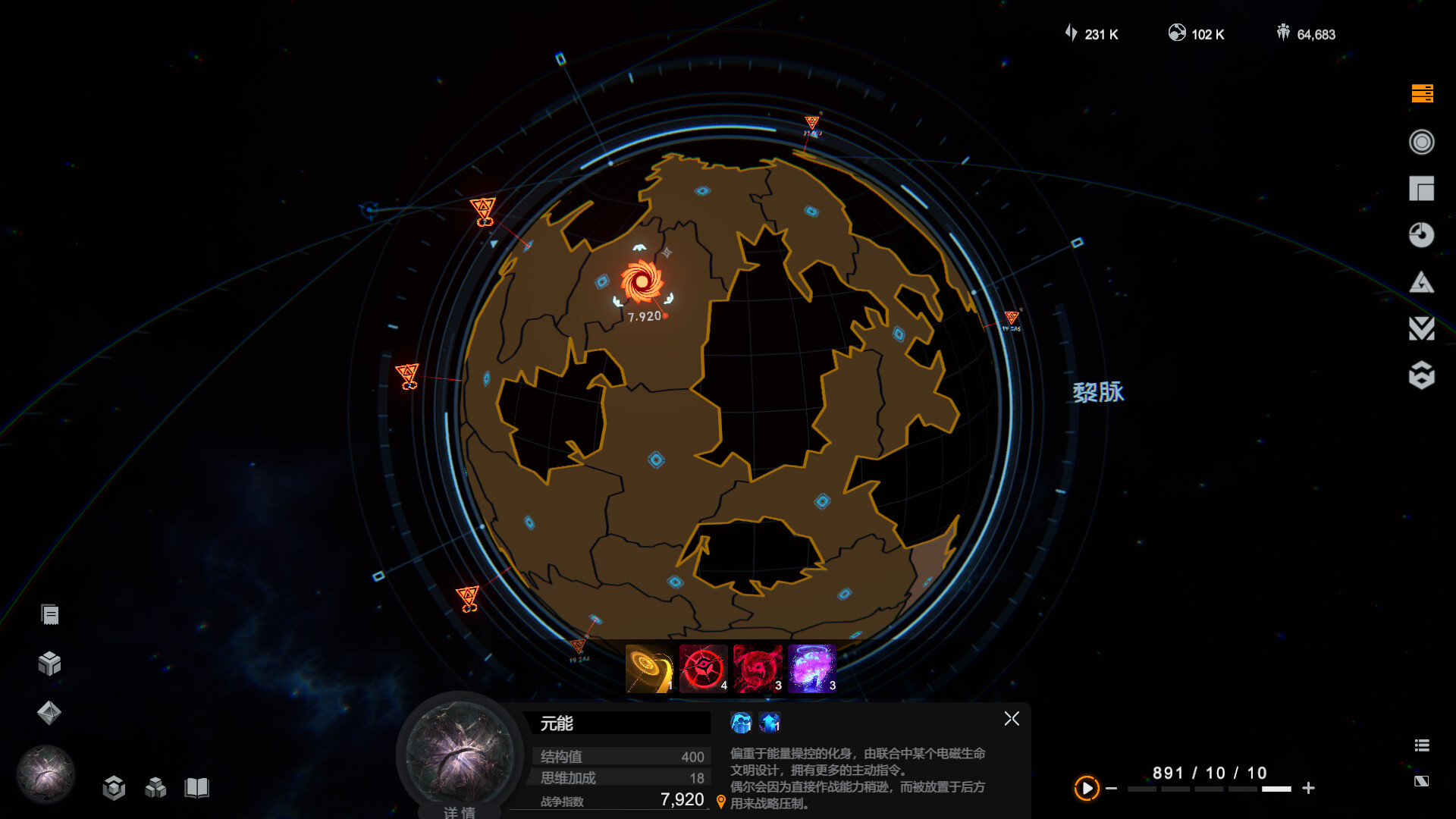Activate the red skill showing count 4

702,667
